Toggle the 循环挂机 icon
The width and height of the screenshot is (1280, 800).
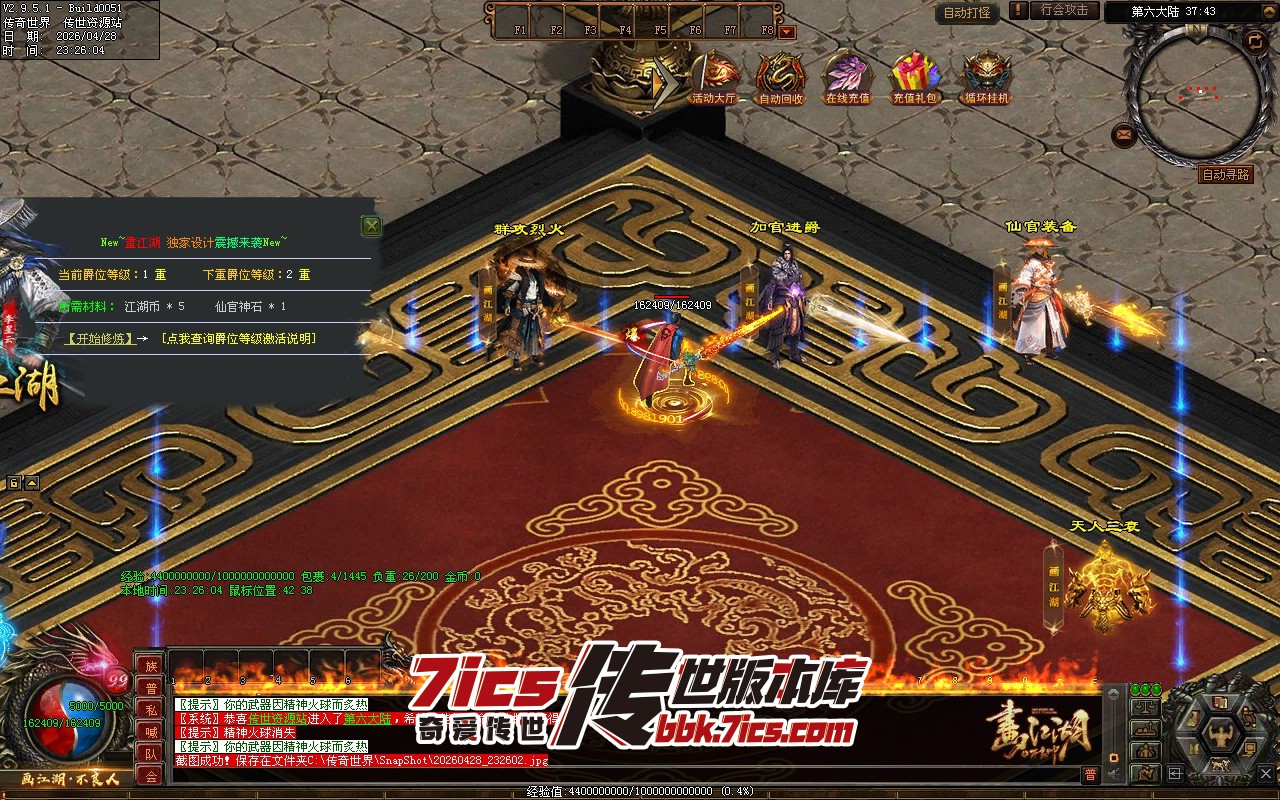pos(986,77)
